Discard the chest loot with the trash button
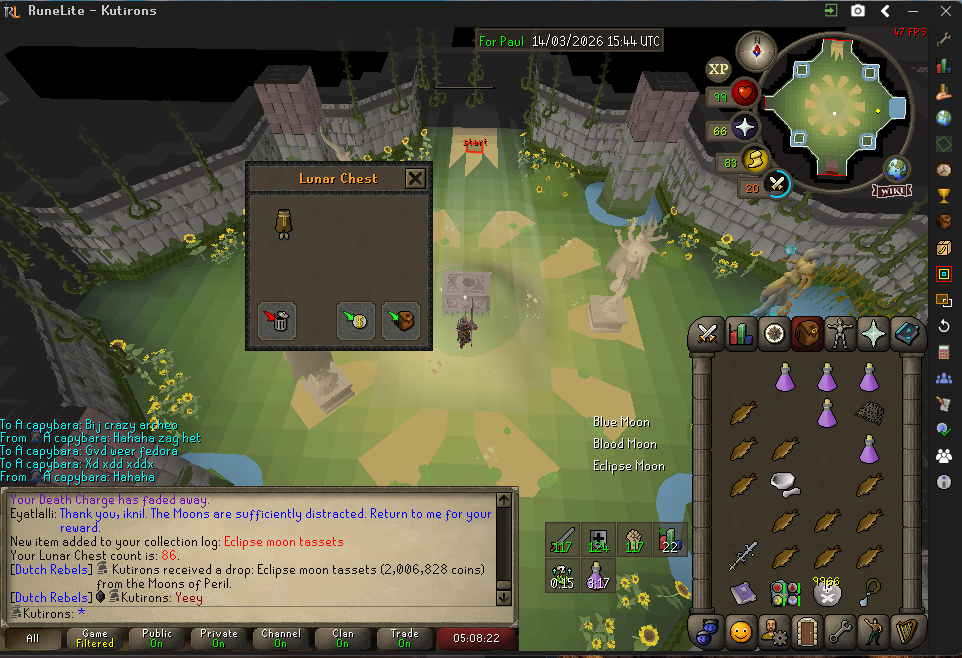 (x=277, y=321)
